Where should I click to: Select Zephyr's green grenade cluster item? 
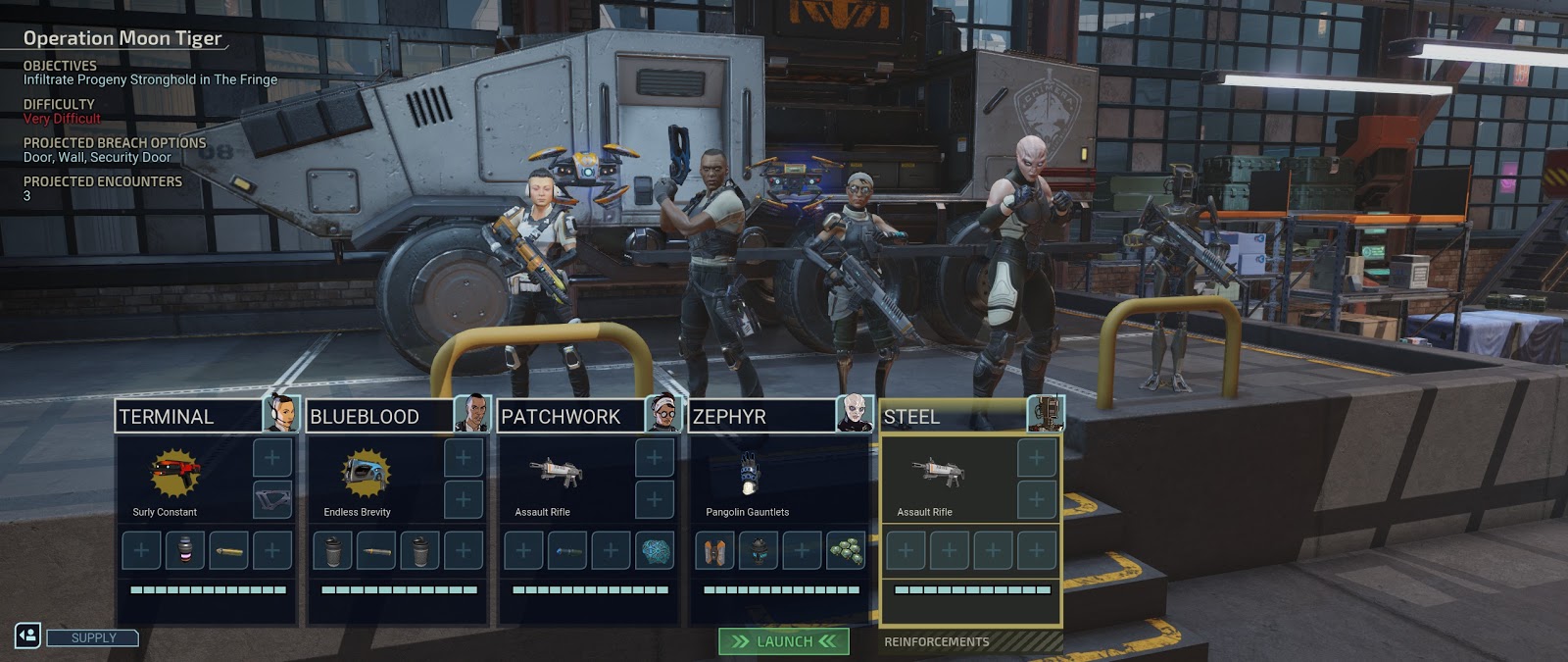tap(846, 550)
